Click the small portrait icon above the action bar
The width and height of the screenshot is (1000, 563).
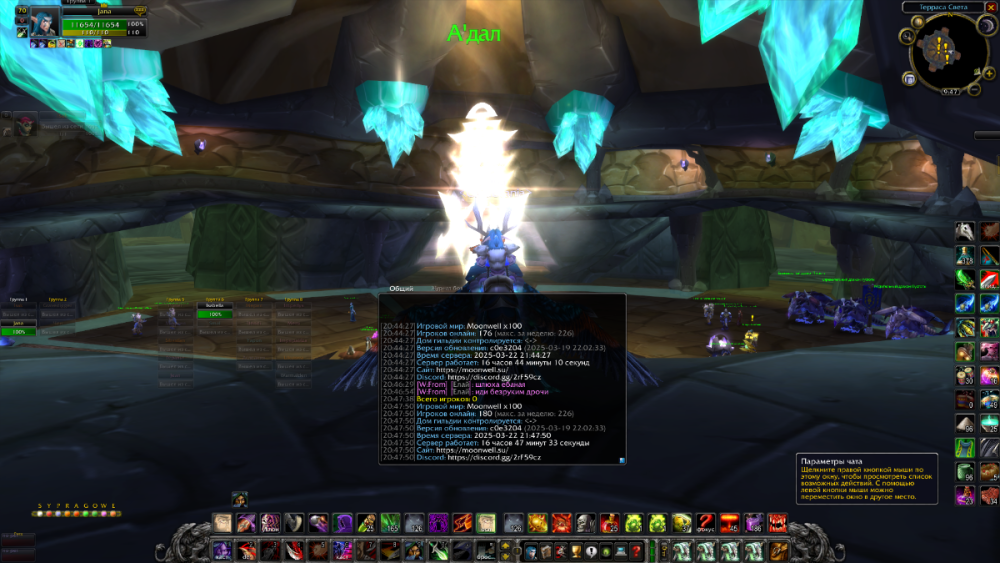pos(240,498)
